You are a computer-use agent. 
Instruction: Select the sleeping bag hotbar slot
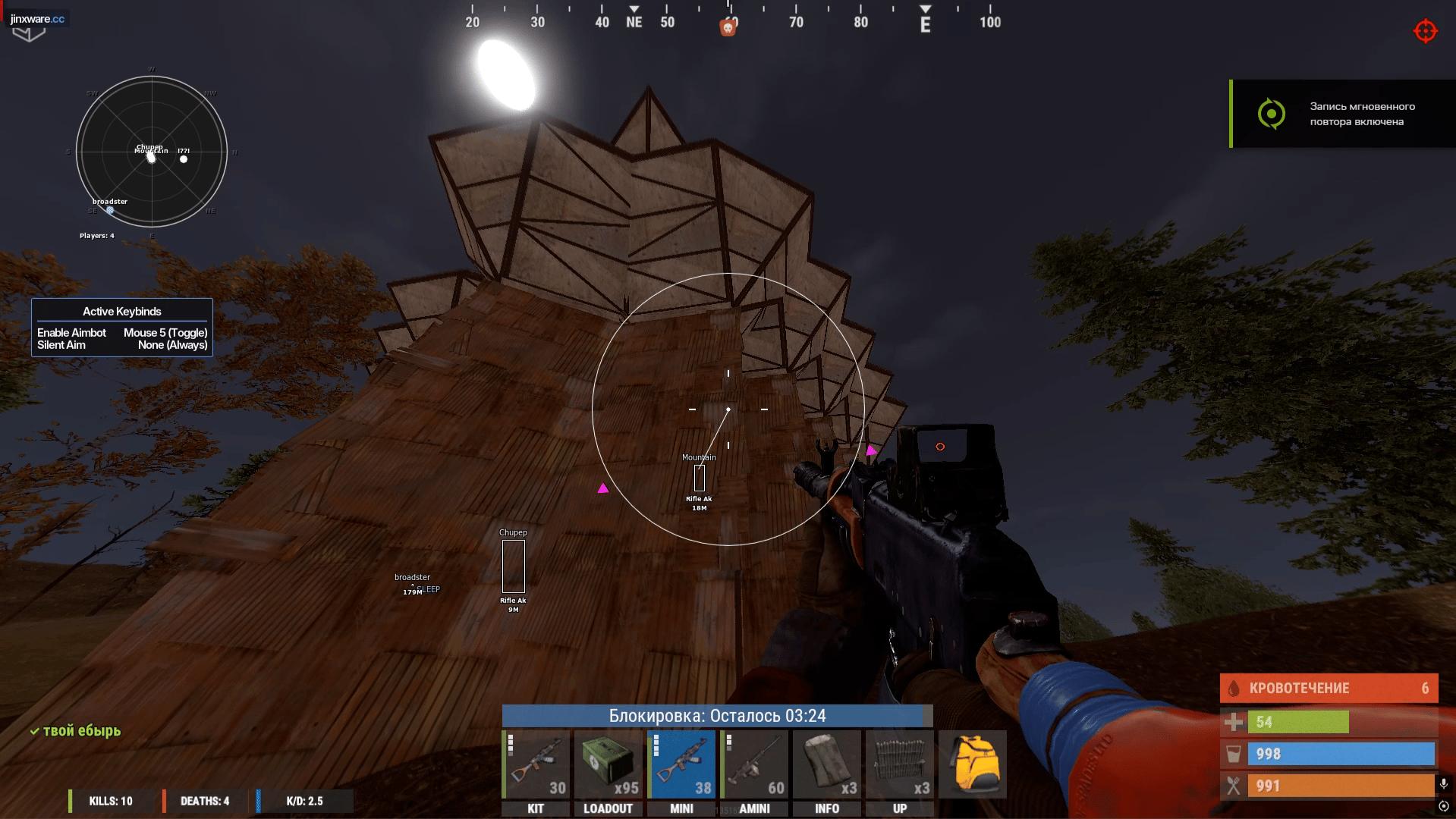827,764
